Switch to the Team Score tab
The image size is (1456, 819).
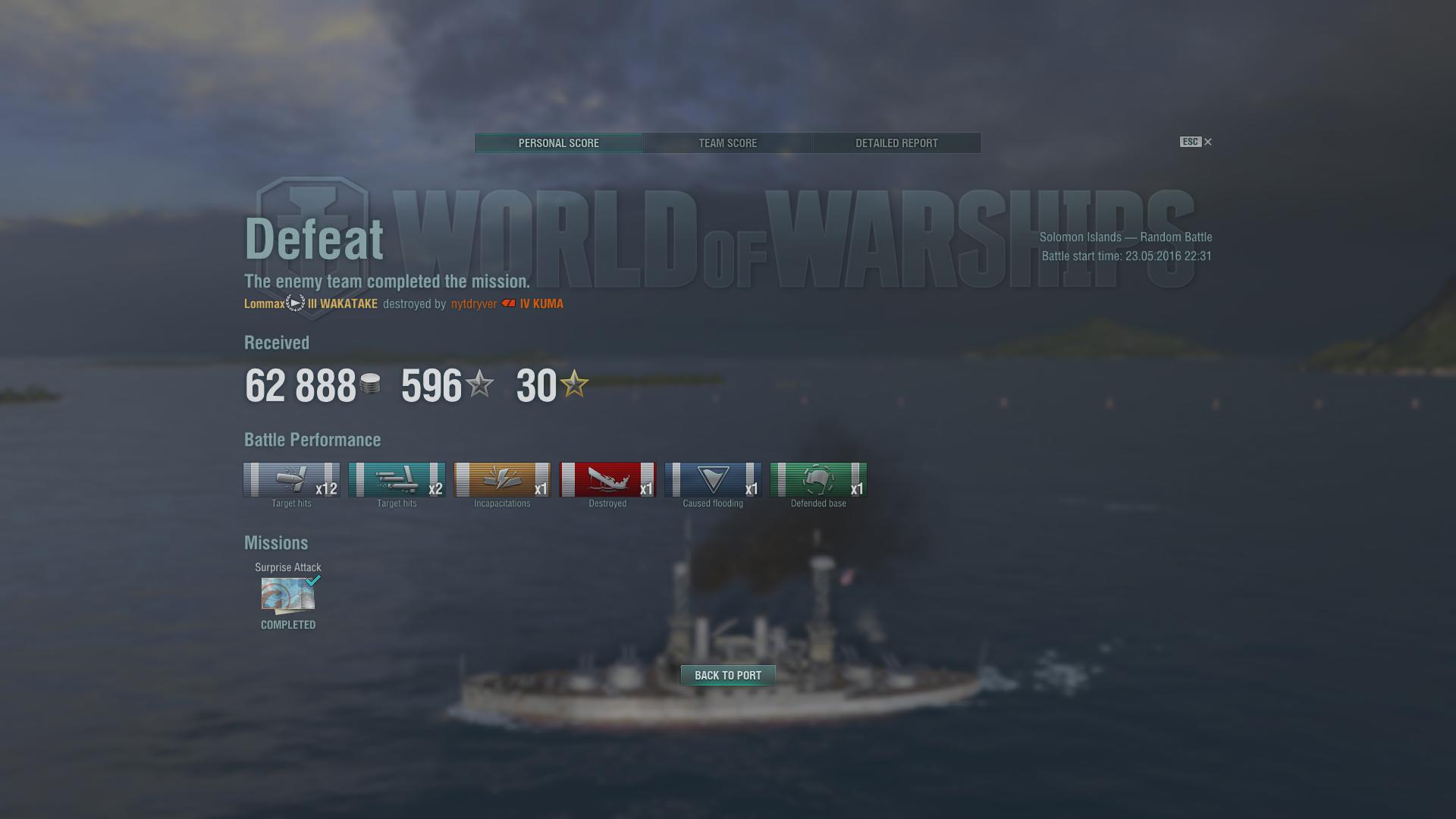(x=727, y=143)
